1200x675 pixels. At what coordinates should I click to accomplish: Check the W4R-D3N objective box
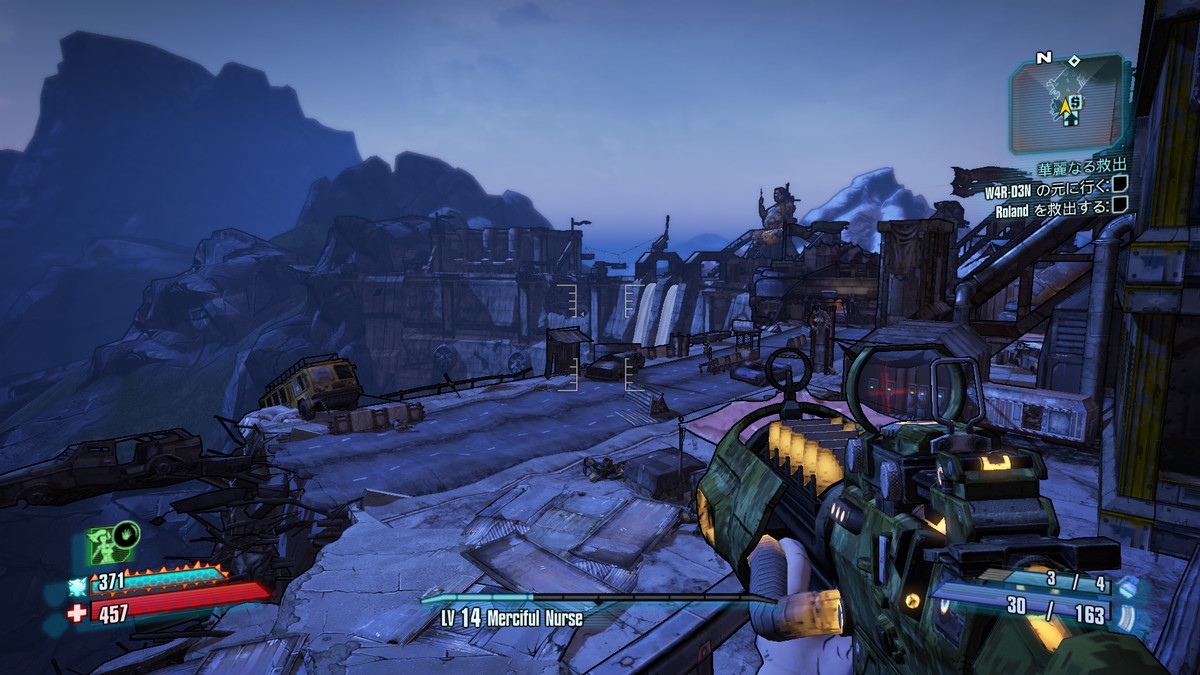[1119, 184]
